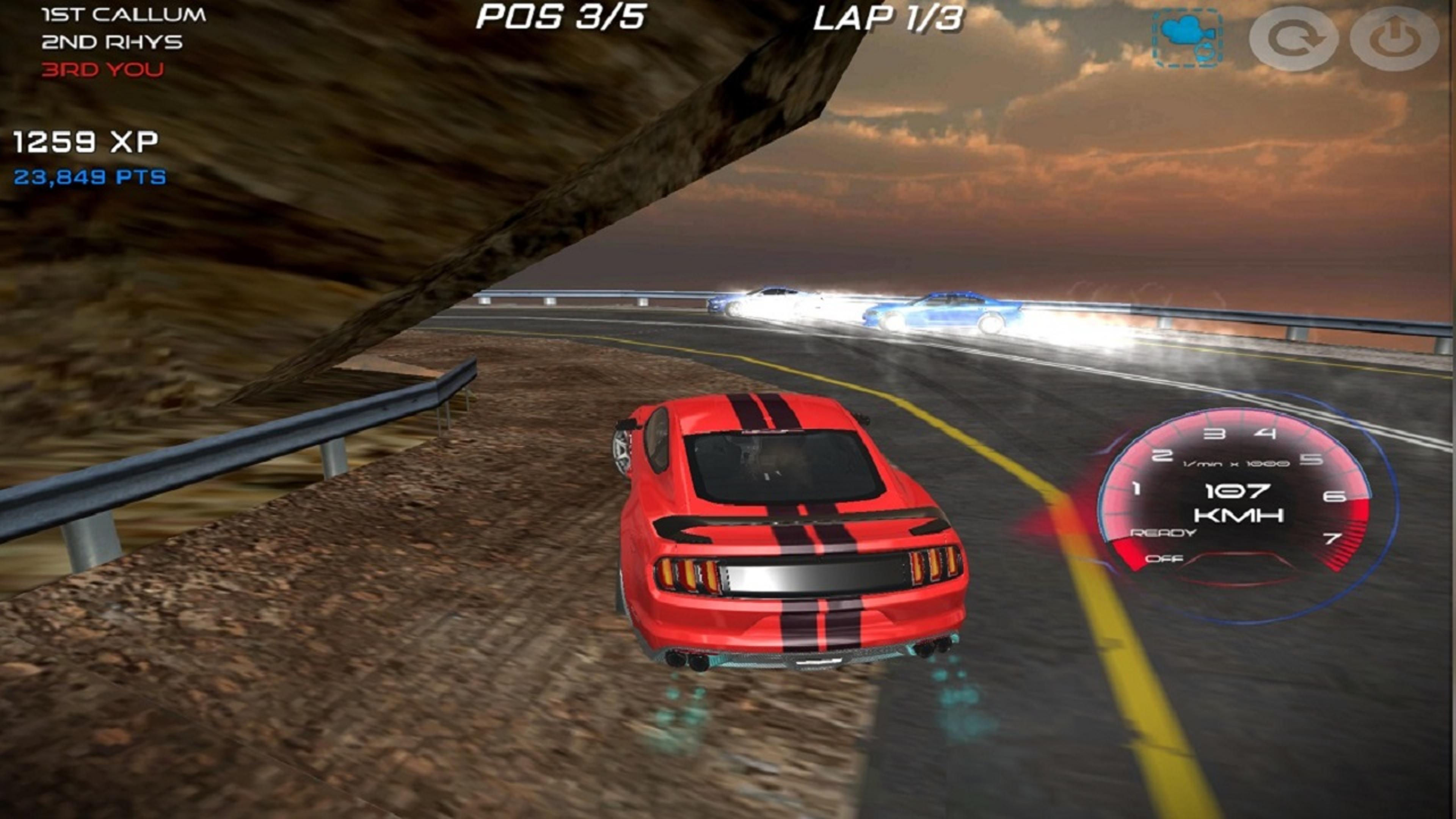Image resolution: width=1456 pixels, height=819 pixels.
Task: Click the 1259 XP display
Action: click(x=85, y=143)
